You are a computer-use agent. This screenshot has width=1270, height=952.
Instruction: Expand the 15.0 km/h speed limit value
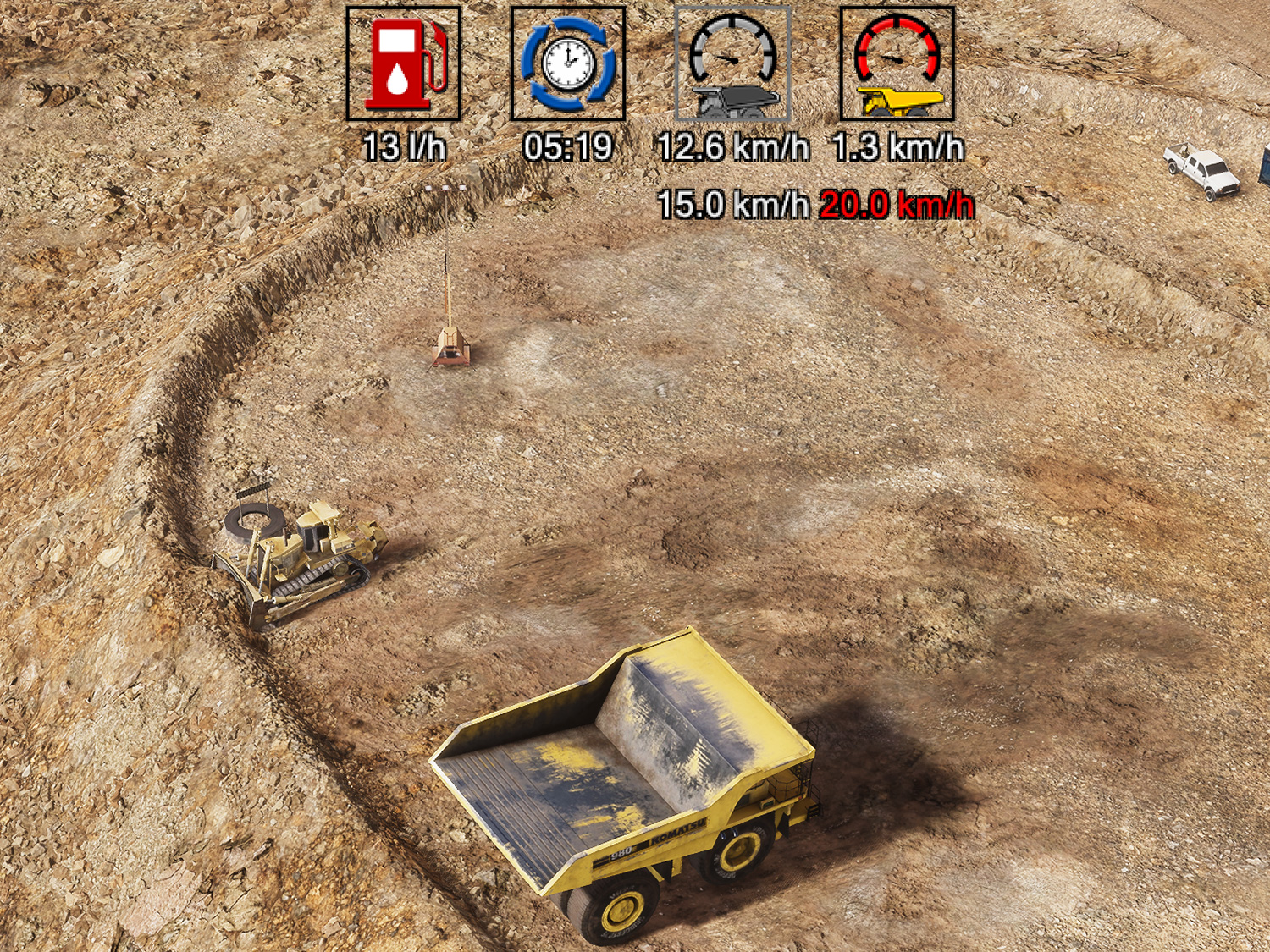point(733,203)
